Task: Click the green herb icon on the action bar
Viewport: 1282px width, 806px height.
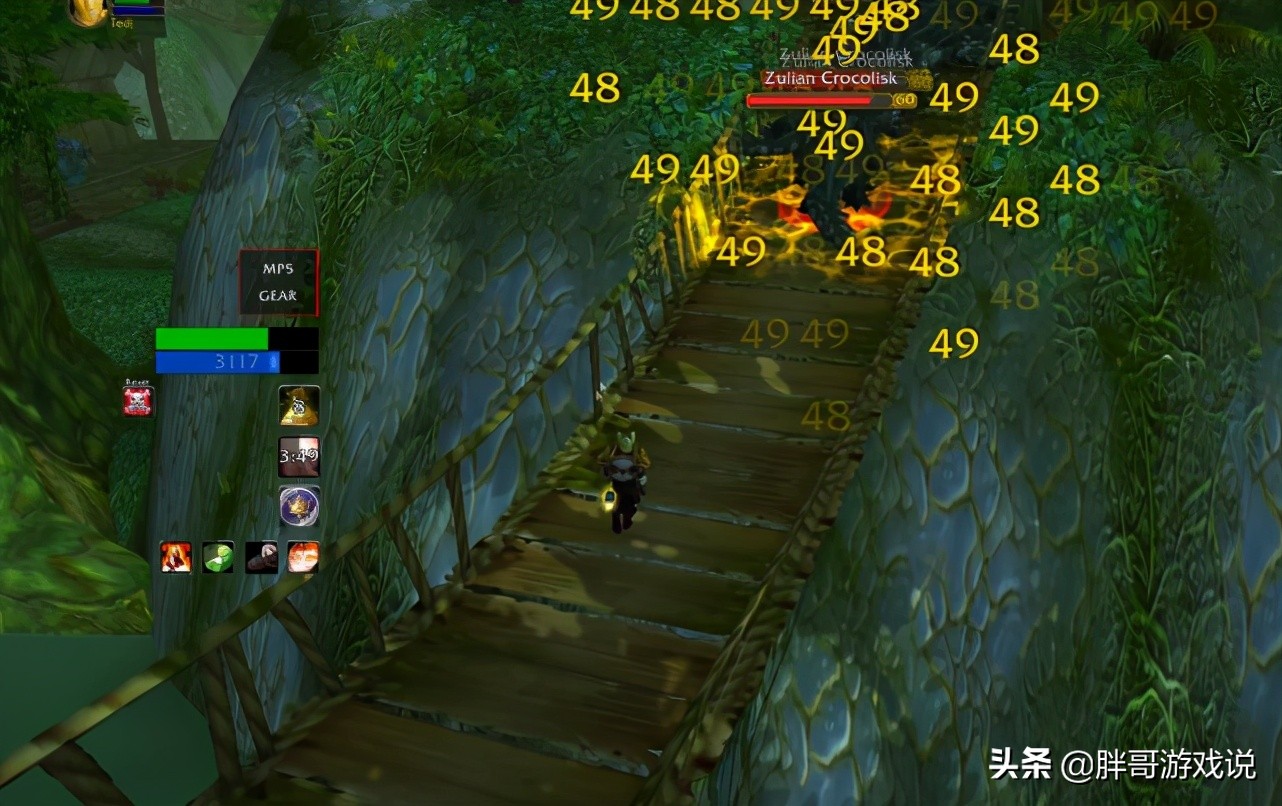Action: (x=218, y=558)
